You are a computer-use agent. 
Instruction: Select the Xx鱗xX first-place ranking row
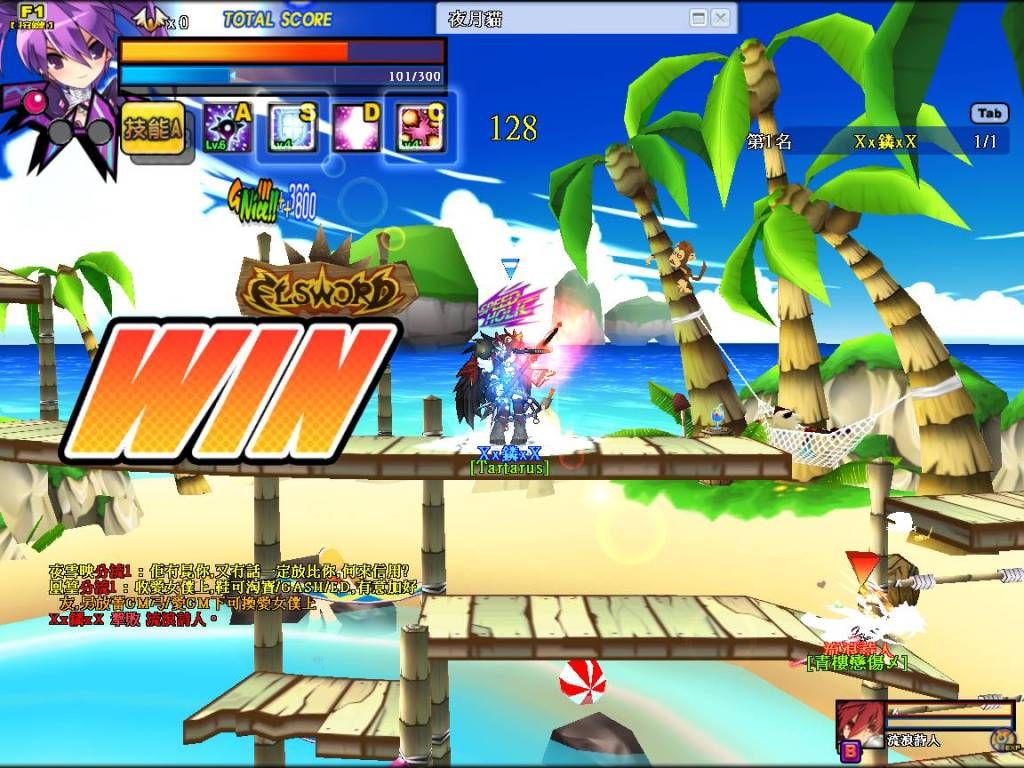[876, 142]
